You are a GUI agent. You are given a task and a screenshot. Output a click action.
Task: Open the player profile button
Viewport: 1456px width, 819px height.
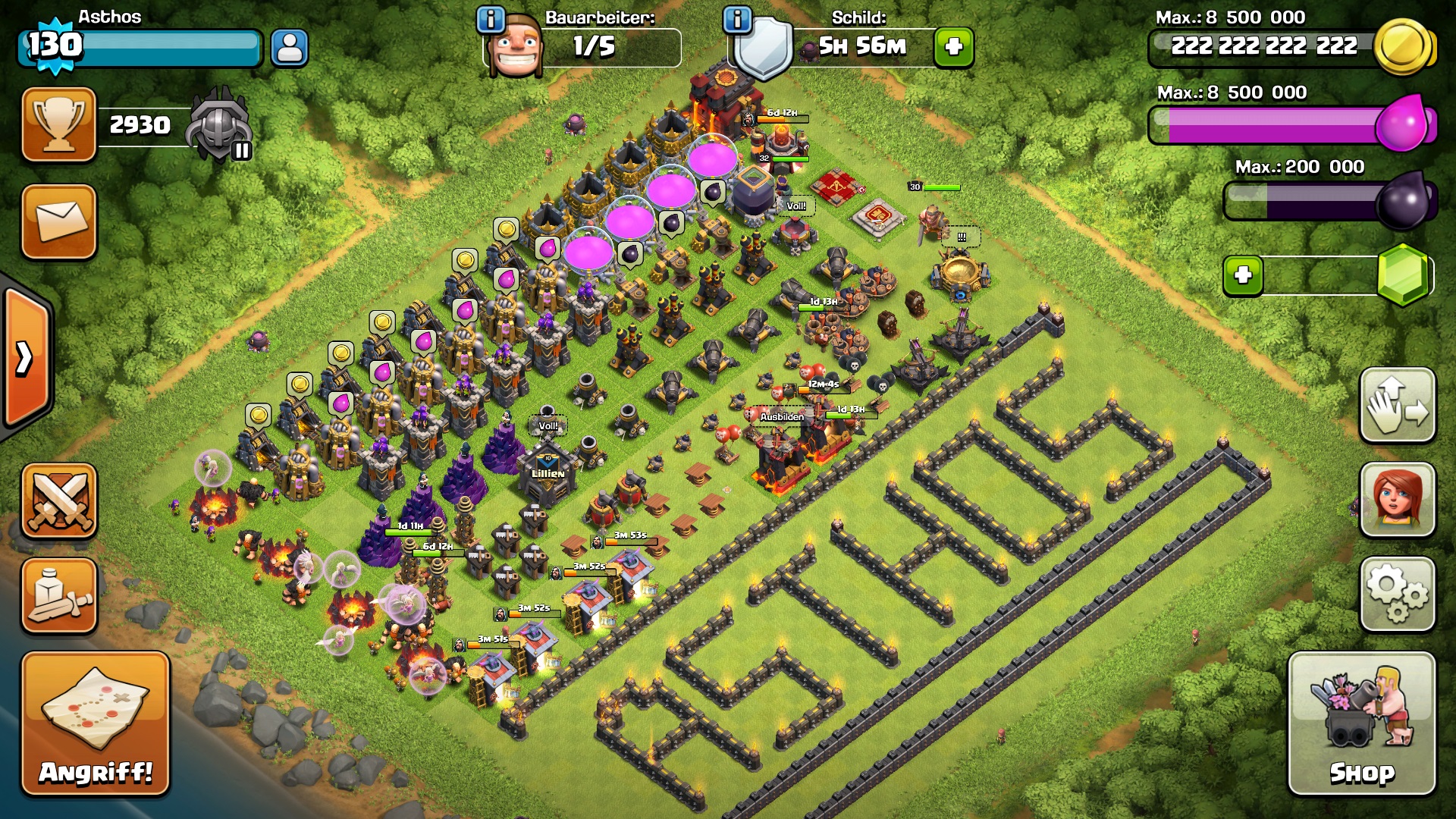tap(290, 48)
